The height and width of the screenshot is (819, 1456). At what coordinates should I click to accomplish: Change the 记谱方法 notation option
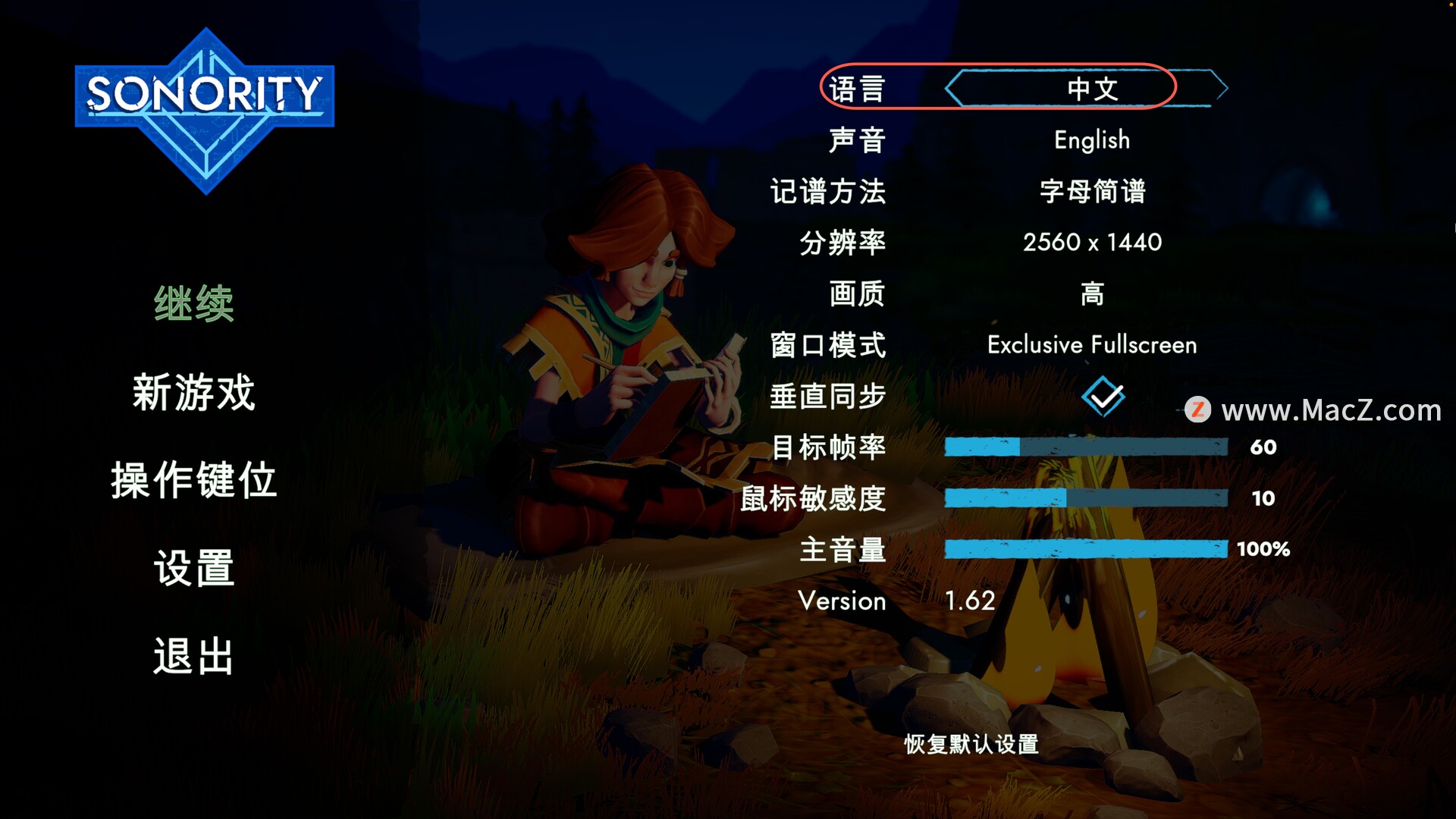click(1091, 191)
